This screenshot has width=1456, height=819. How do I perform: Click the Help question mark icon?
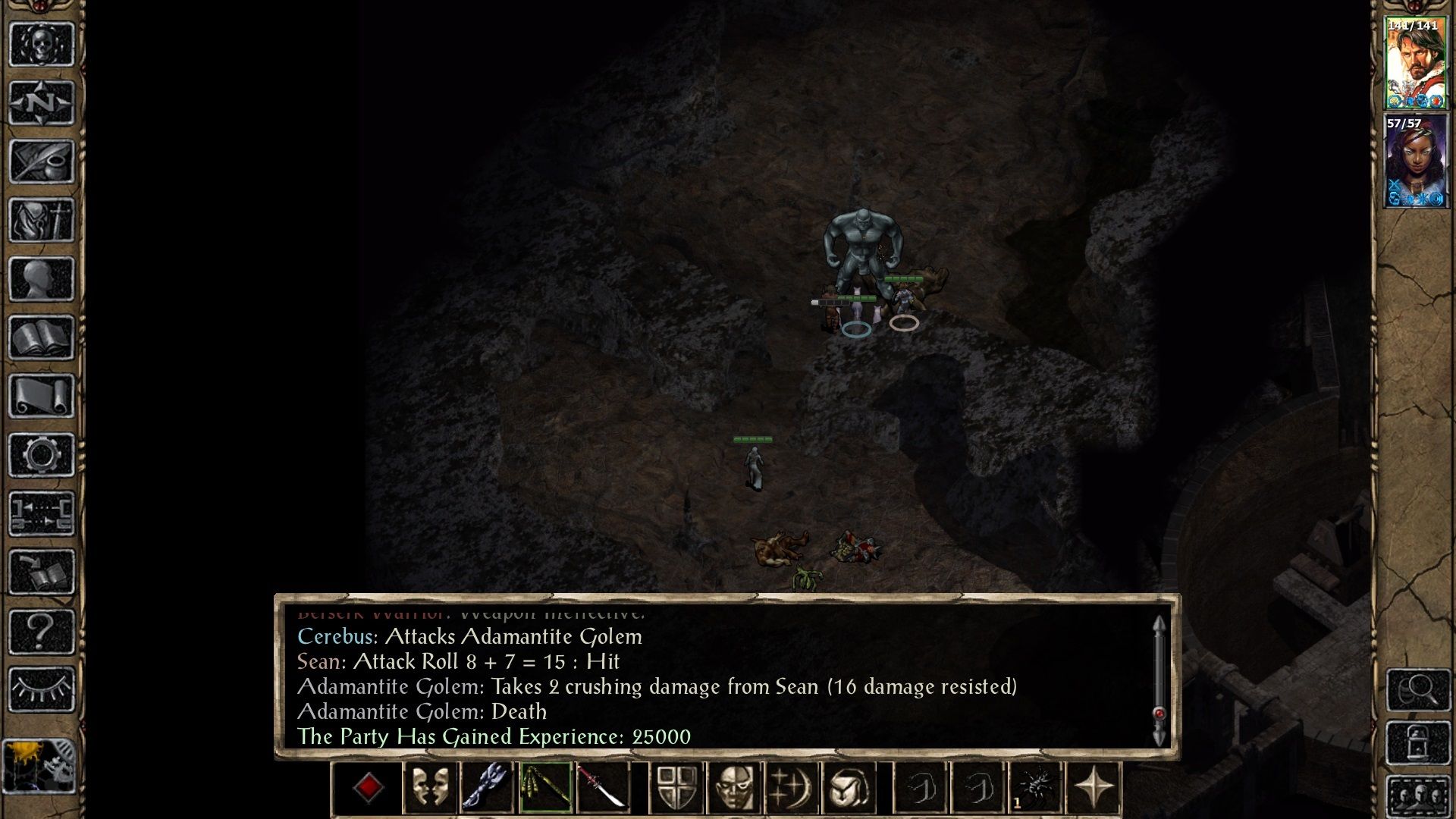pos(42,631)
